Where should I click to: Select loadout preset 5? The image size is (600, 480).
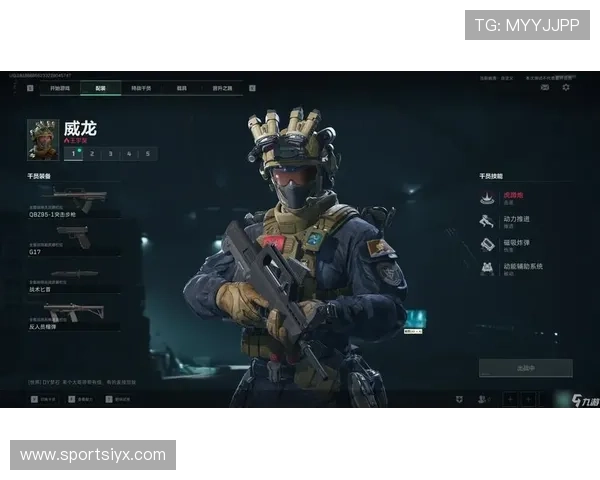point(148,153)
